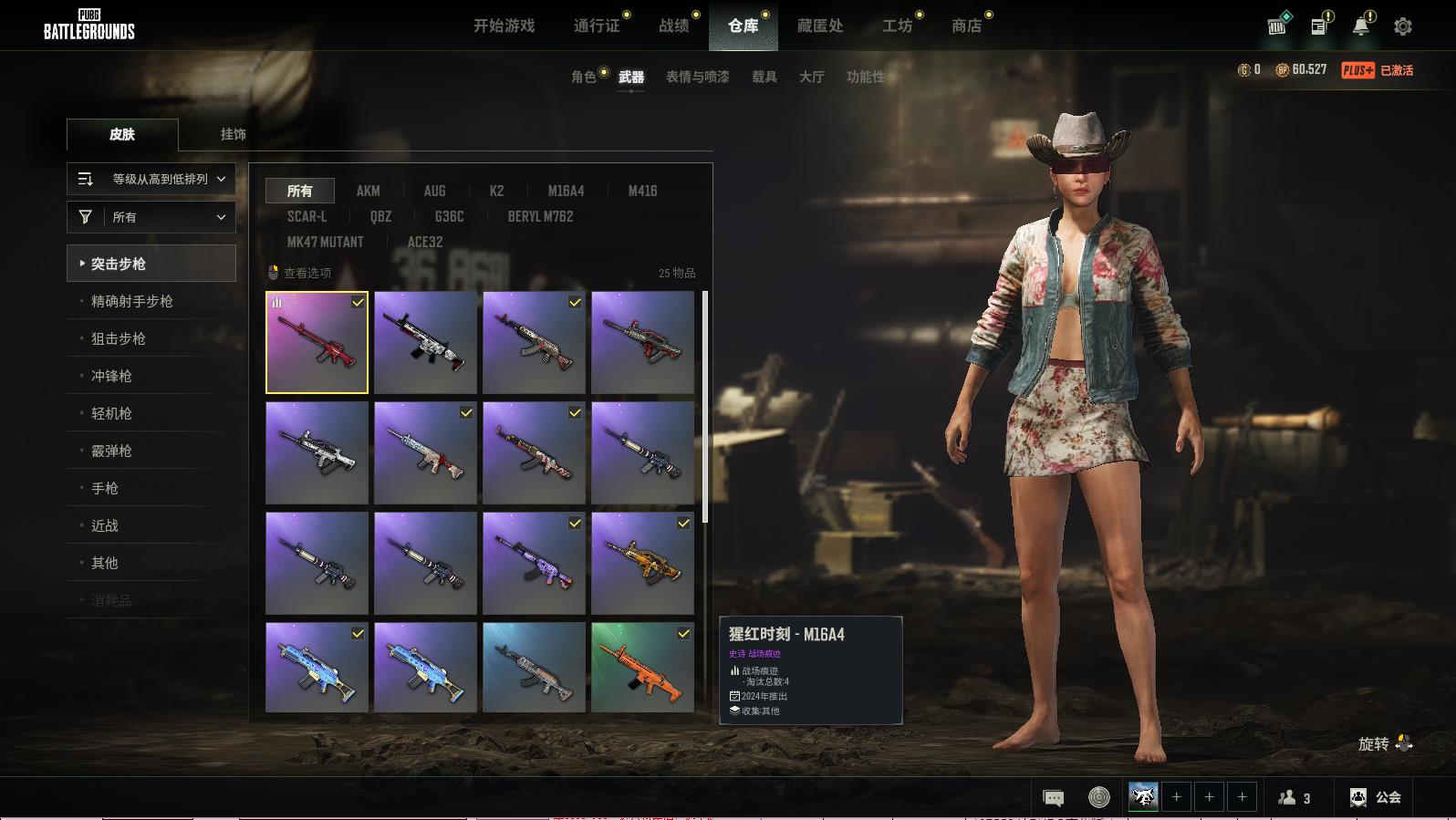1456x820 pixels.
Task: Open the 开始游戏 (Start Game) menu
Action: pyautogui.click(x=504, y=26)
